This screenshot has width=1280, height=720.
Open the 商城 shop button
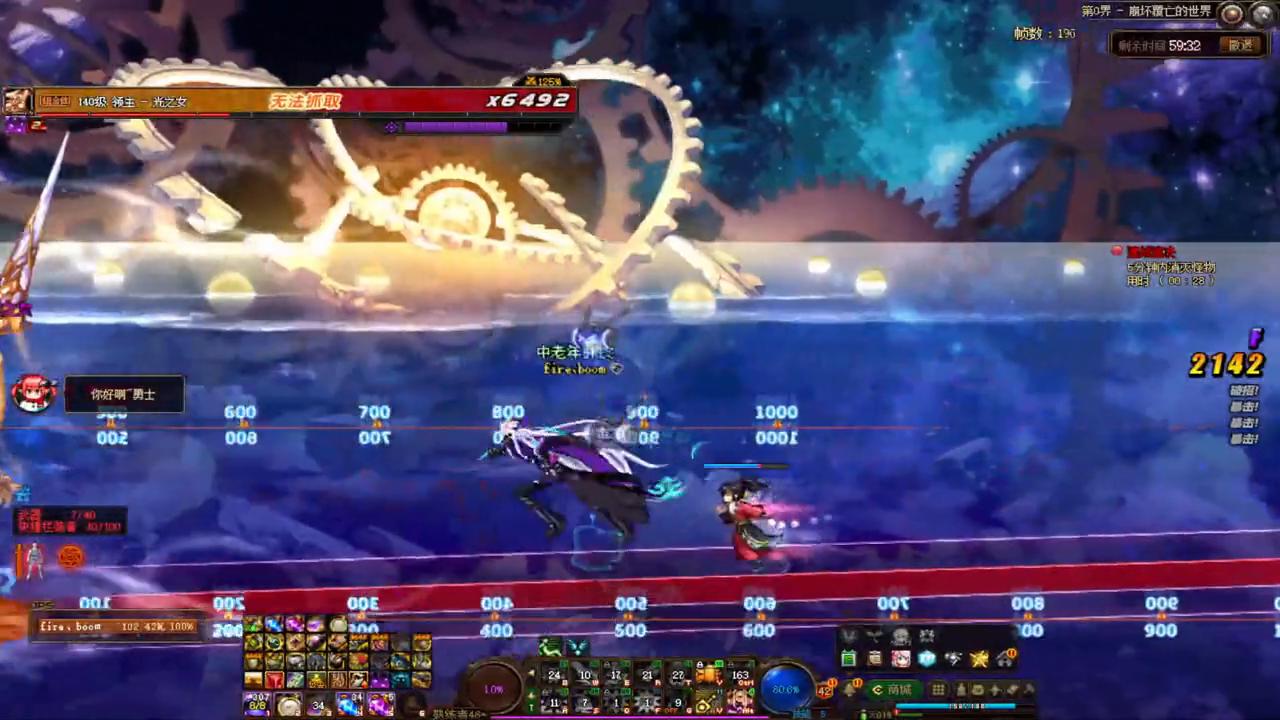point(893,690)
